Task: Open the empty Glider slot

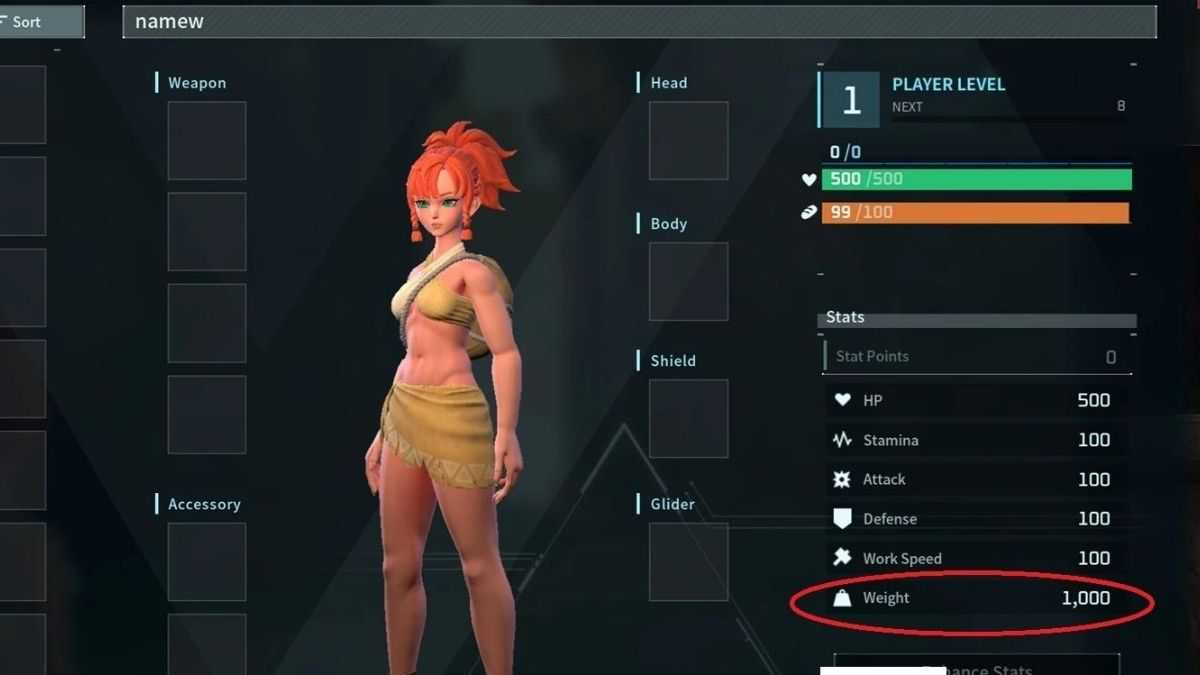Action: pyautogui.click(x=688, y=561)
